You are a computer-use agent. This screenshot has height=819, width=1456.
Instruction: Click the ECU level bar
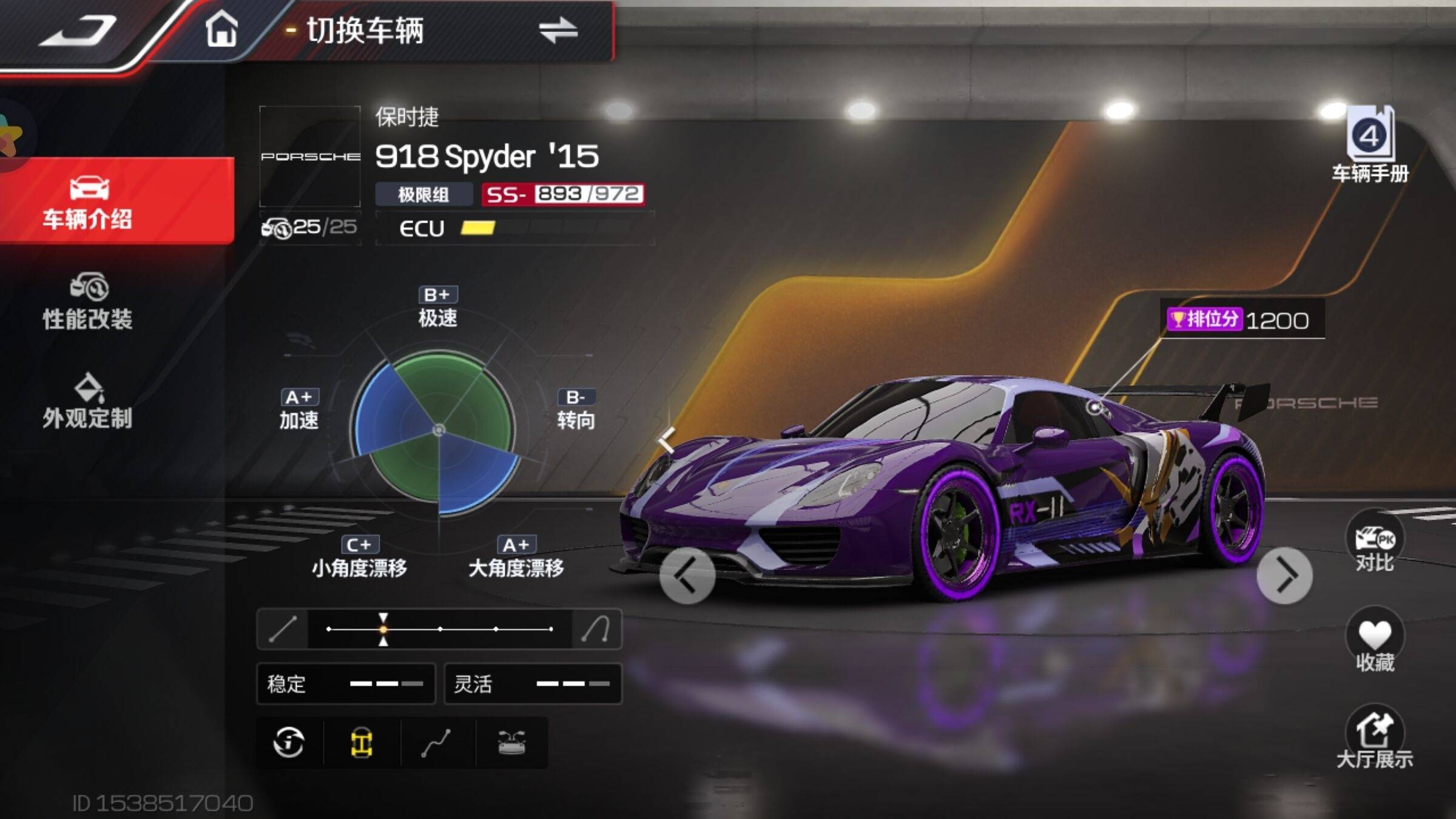pyautogui.click(x=514, y=228)
